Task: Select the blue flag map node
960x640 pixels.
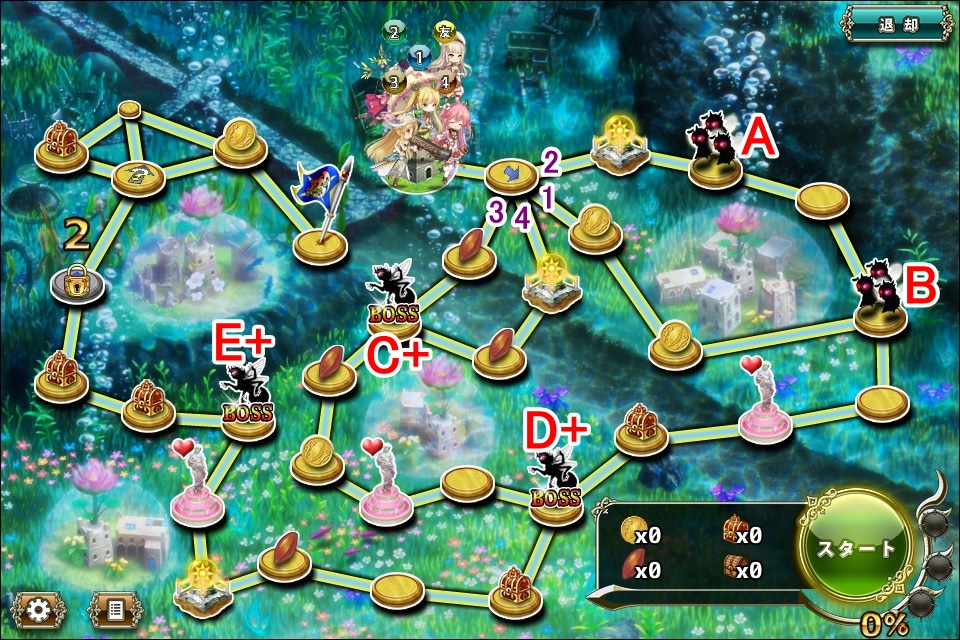Action: 322,224
